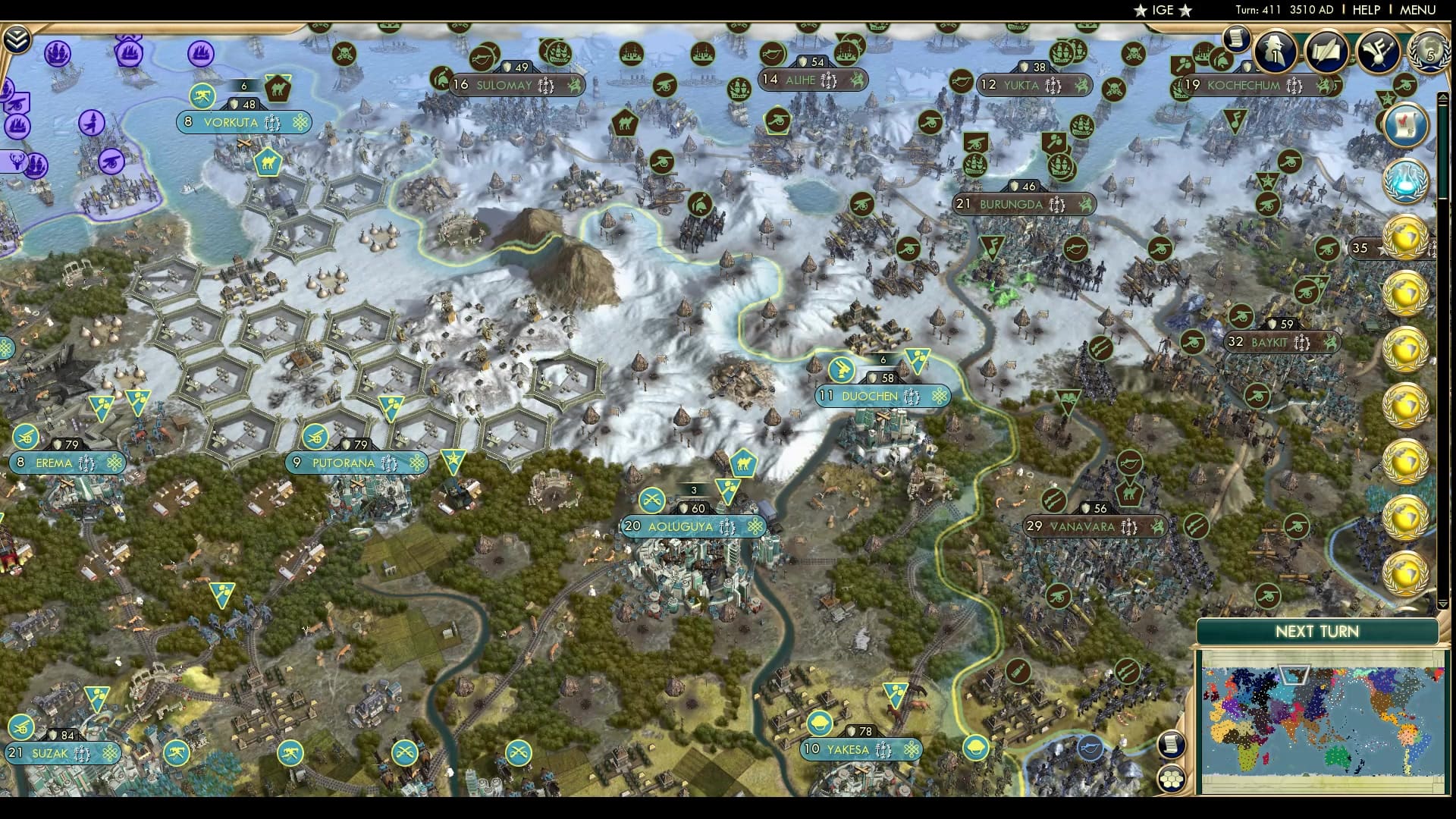Collapse the double-chevron panel at top left
Viewport: 1456px width, 819px height.
coord(17,38)
